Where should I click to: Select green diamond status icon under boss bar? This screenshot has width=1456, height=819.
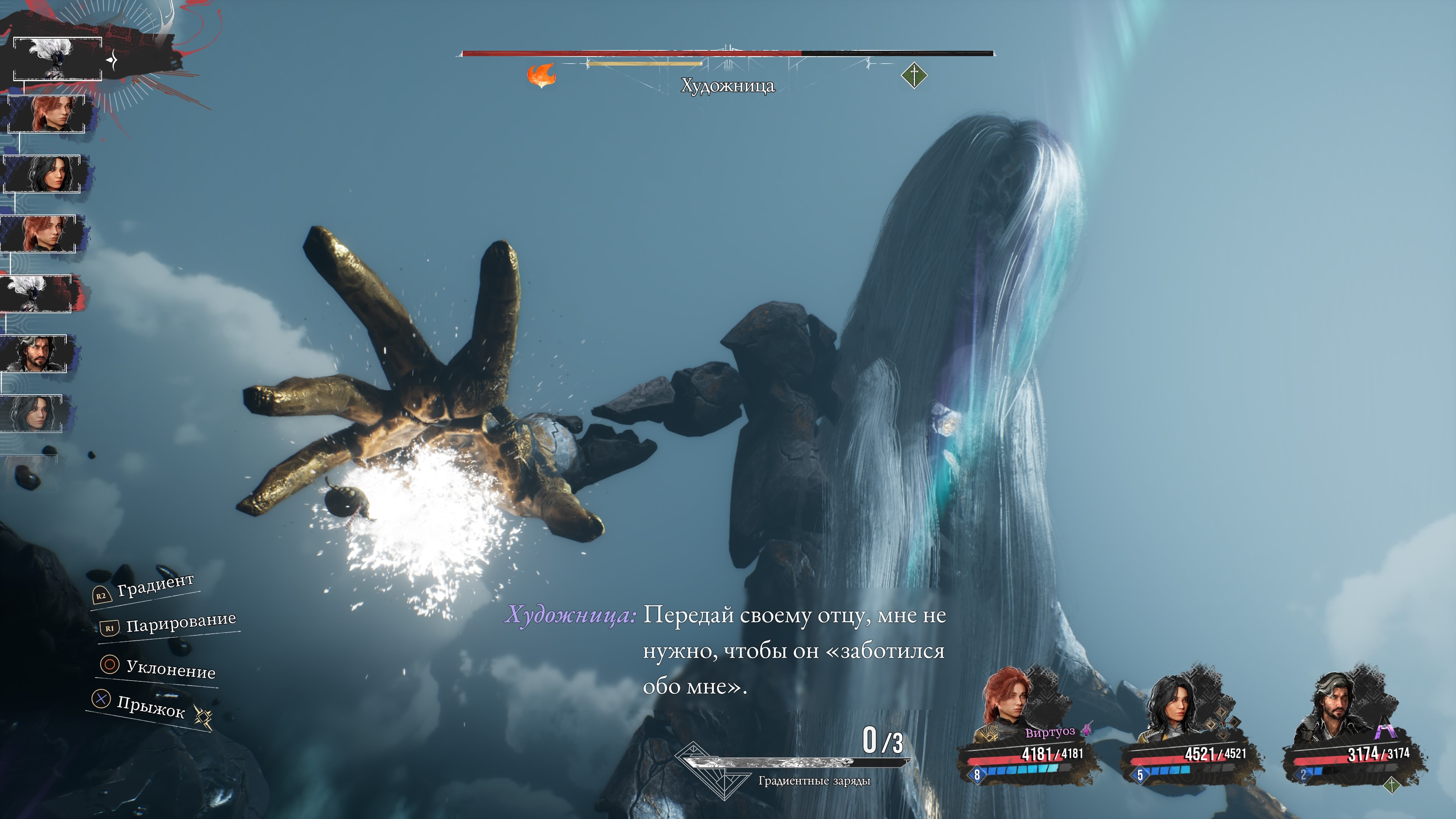click(x=914, y=75)
